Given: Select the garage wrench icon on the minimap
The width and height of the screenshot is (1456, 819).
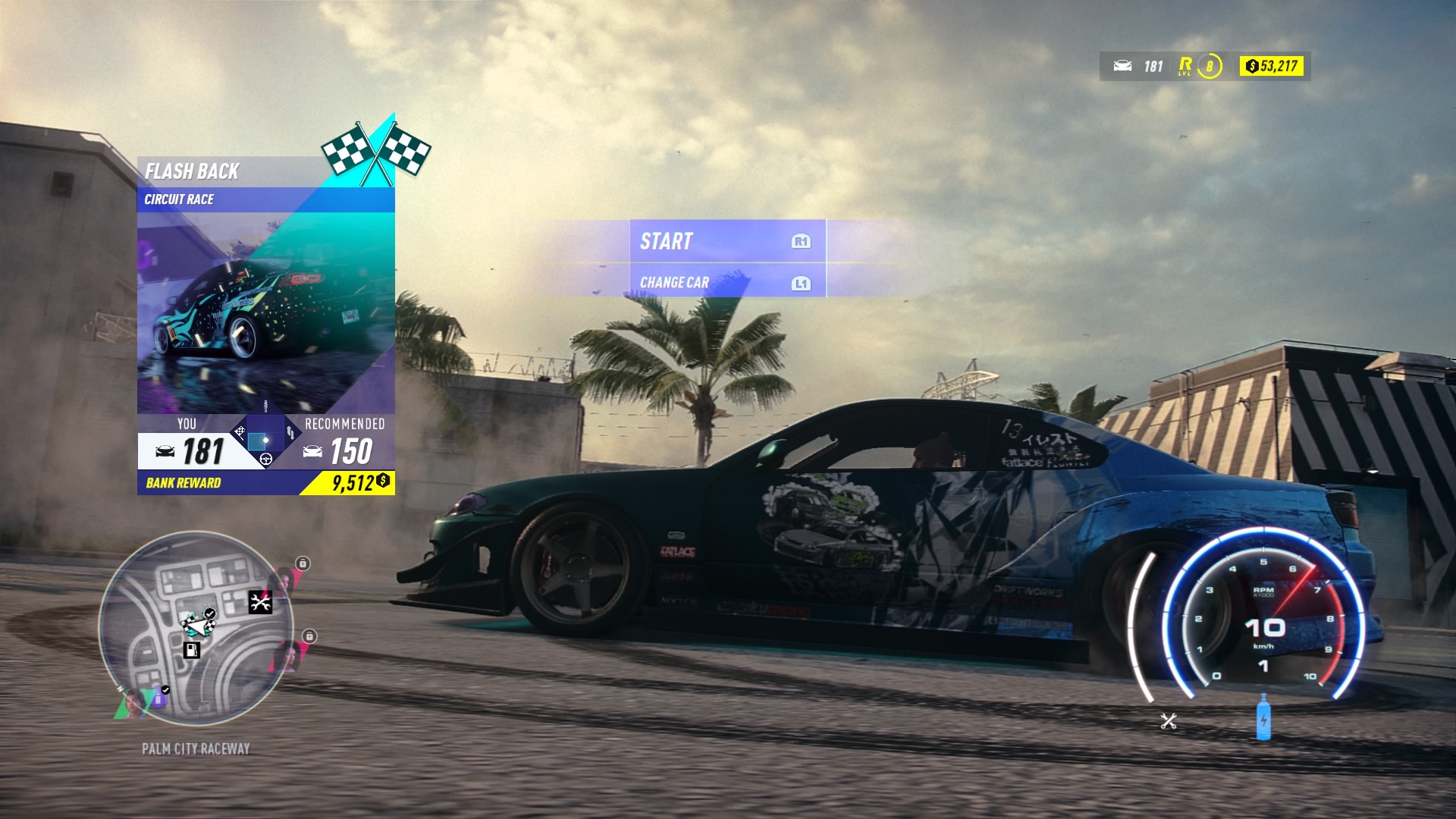Looking at the screenshot, I should click(261, 602).
